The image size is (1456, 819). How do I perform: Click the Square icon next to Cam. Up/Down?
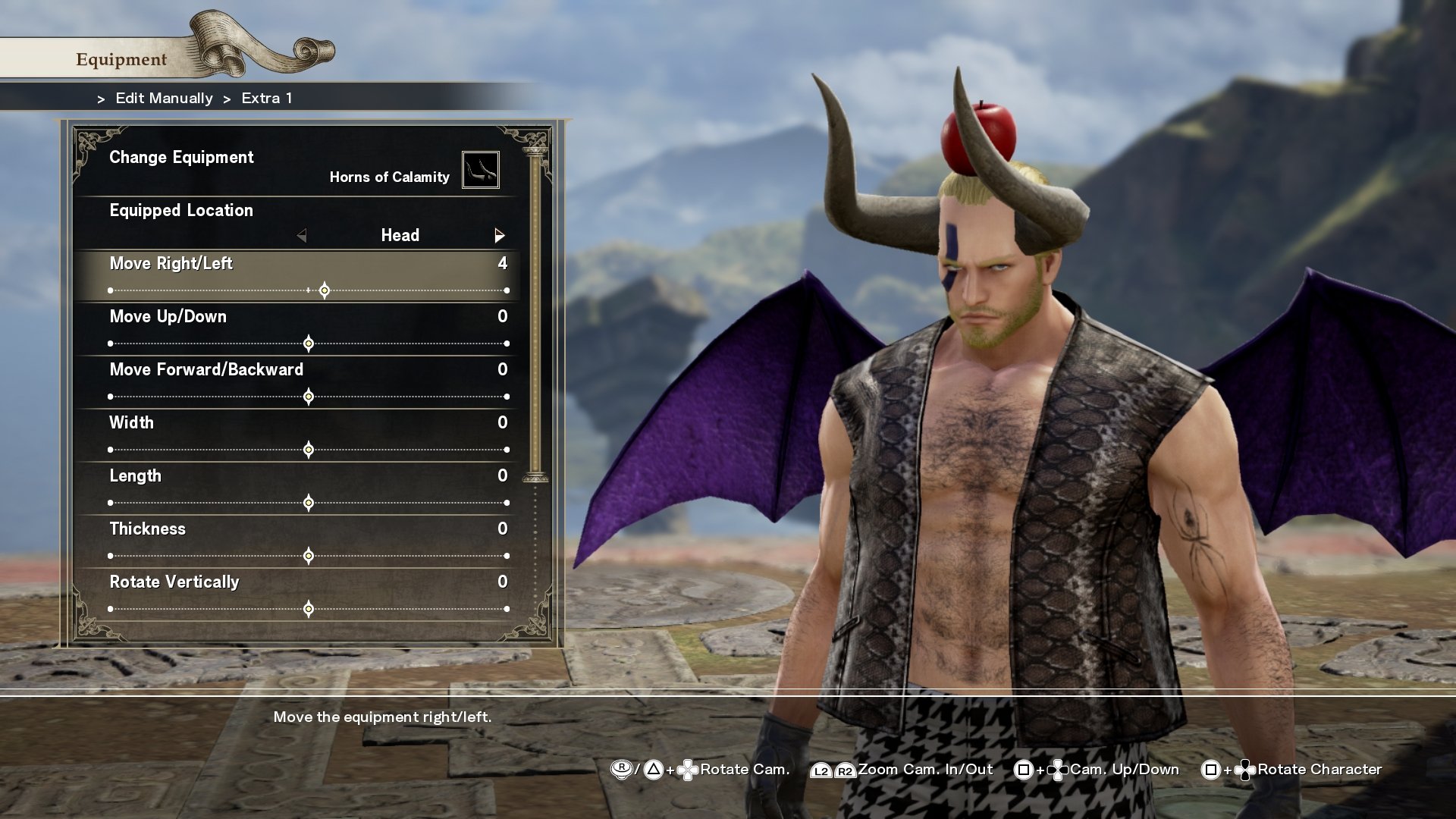coord(1022,770)
